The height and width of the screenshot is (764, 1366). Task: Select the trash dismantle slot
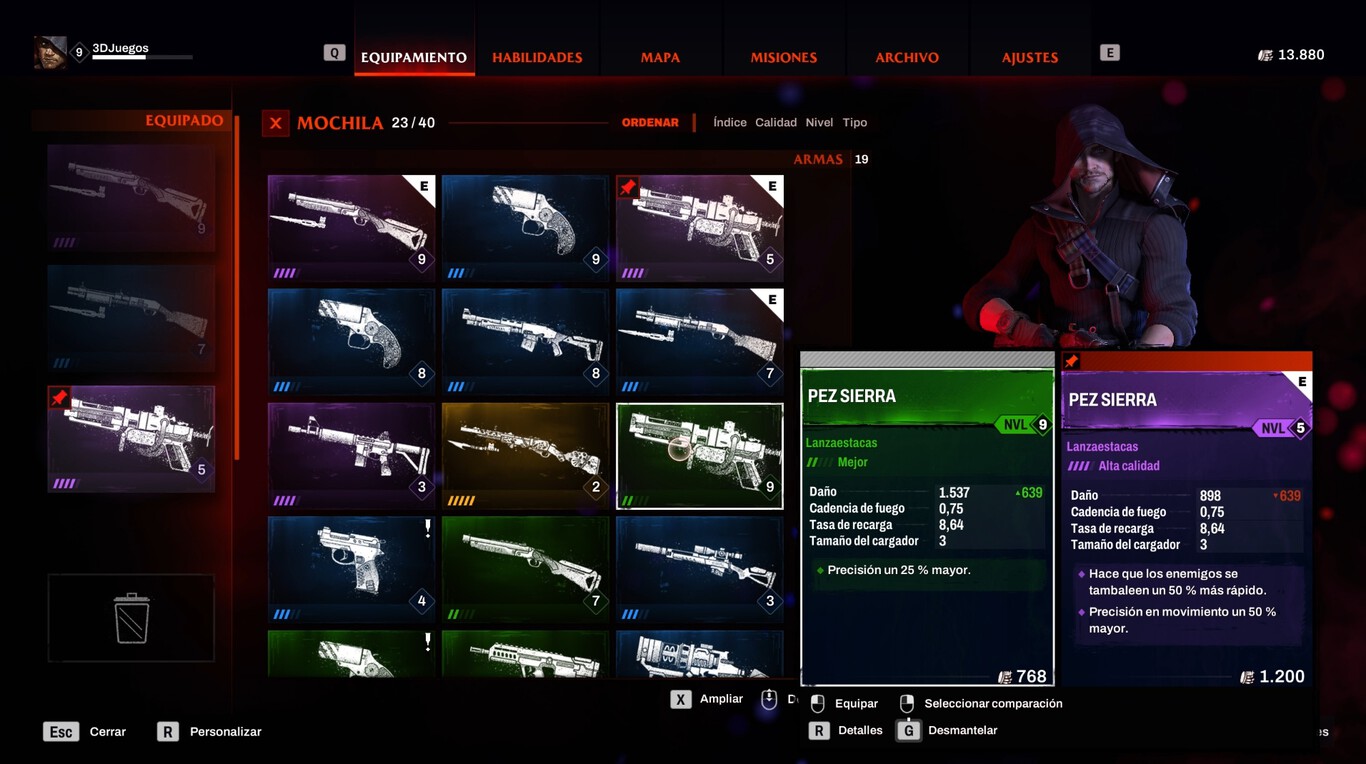coord(131,618)
